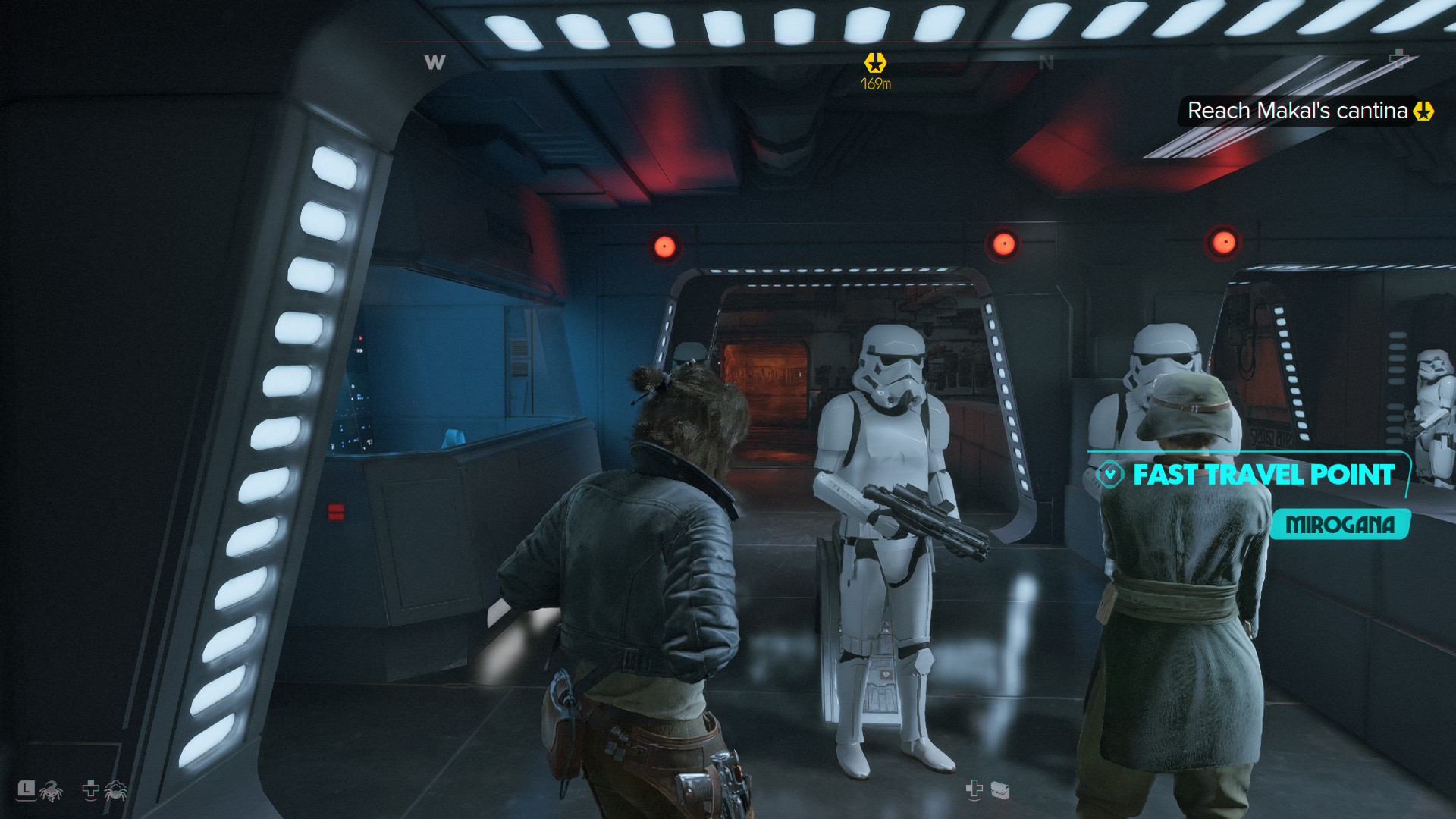Open the pouch item icon
The image size is (1456, 819).
(x=1000, y=791)
